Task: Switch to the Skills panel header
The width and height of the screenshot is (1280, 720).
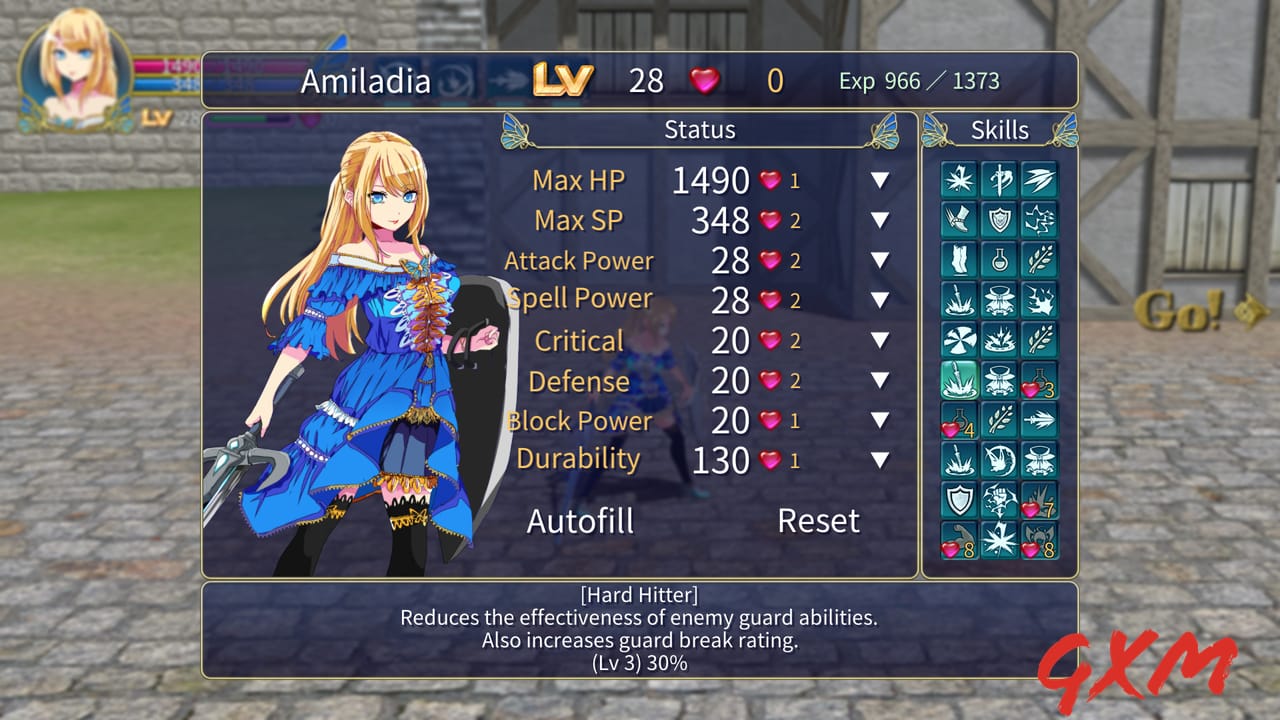Action: (1001, 130)
